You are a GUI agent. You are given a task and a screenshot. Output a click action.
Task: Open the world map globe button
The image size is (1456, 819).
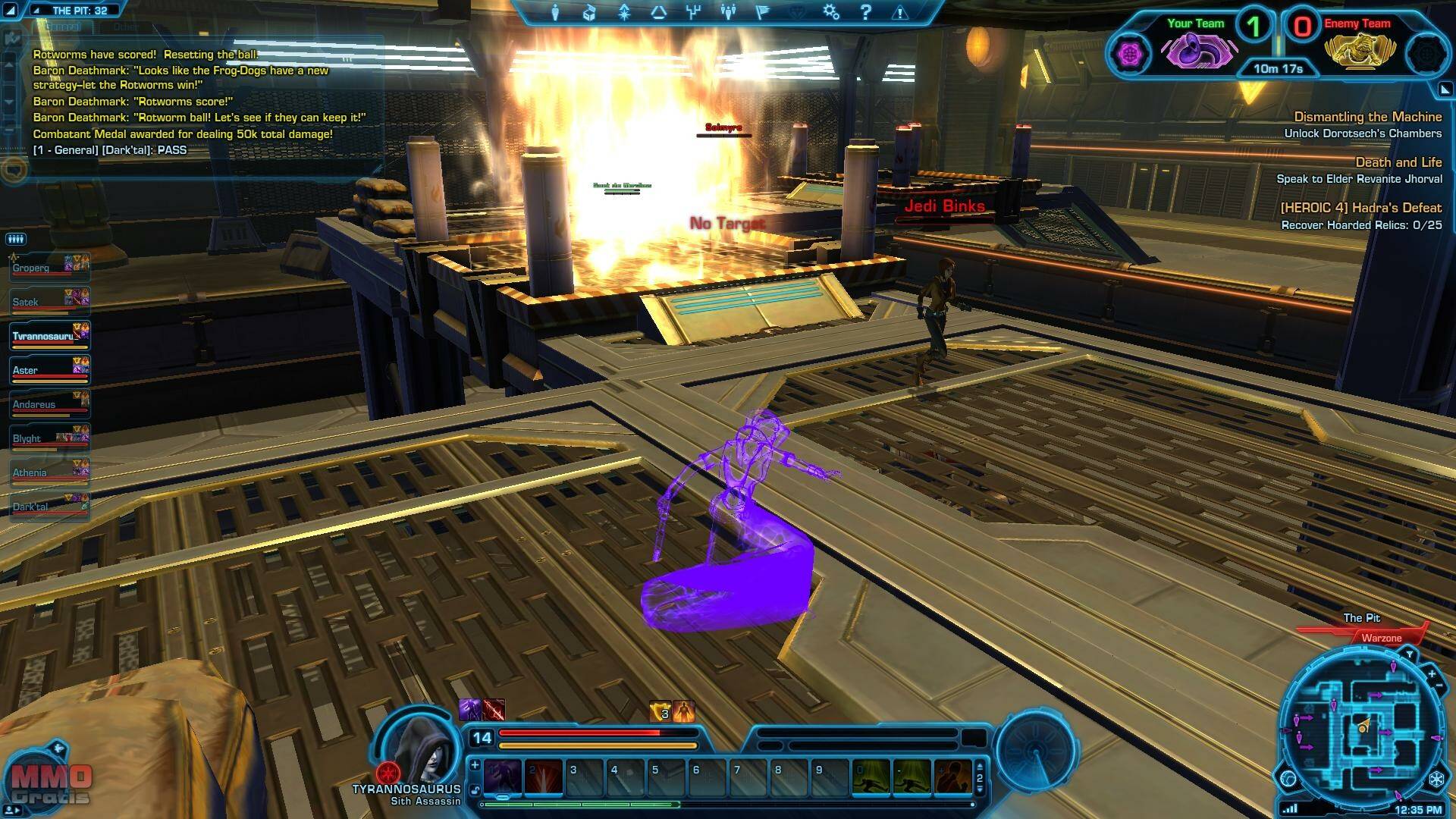(1288, 779)
